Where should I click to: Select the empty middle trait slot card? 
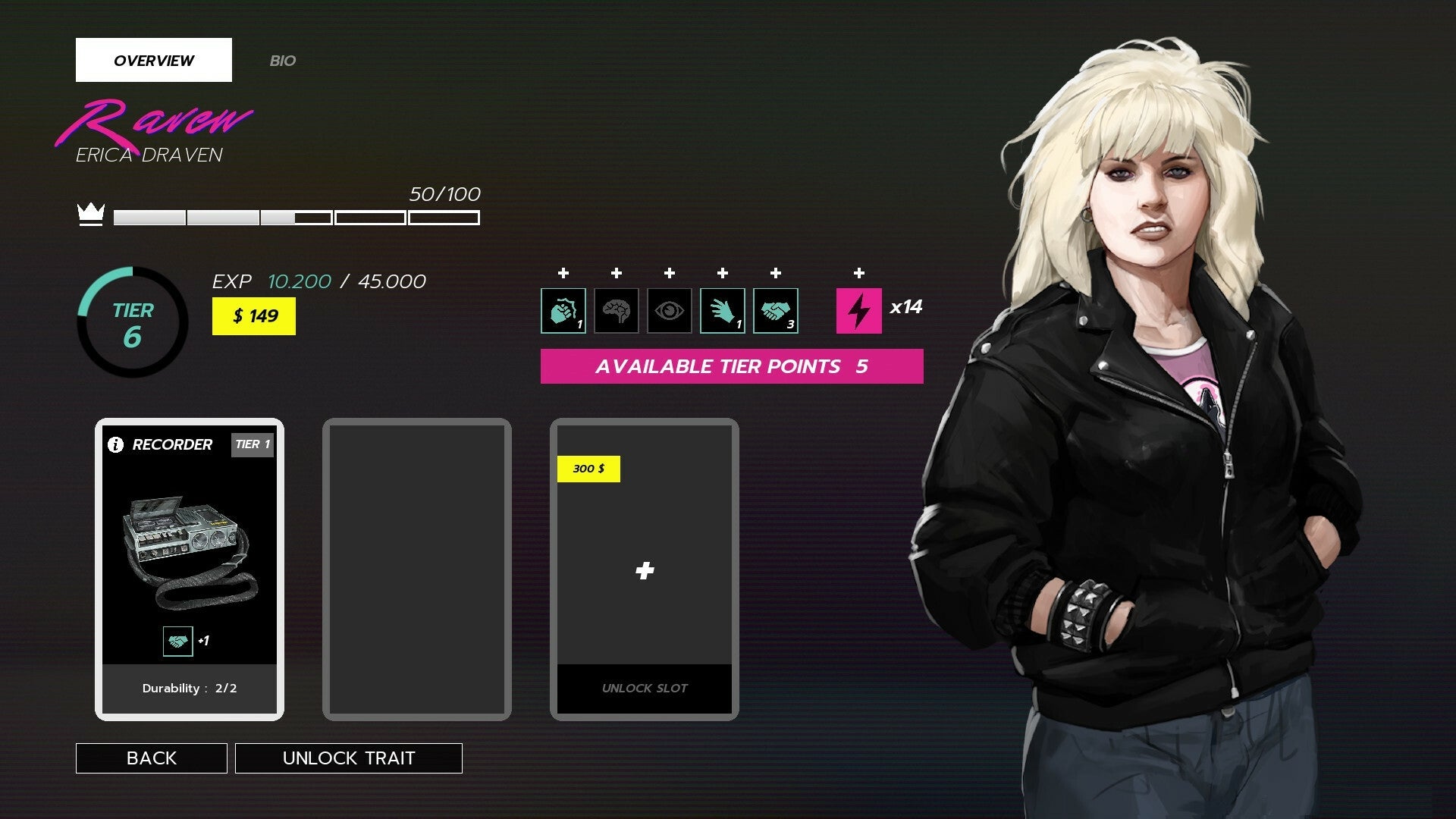416,567
